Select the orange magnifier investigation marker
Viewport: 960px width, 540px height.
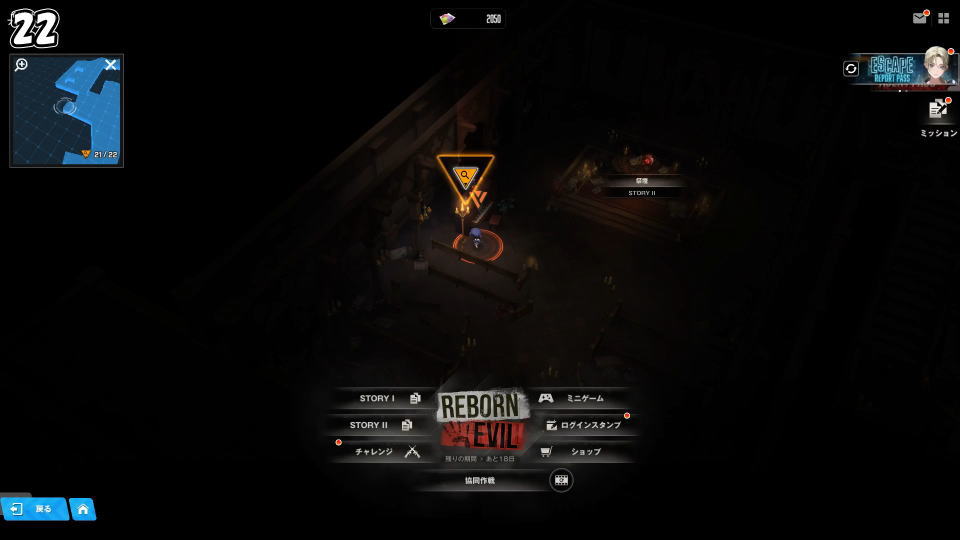pos(465,176)
